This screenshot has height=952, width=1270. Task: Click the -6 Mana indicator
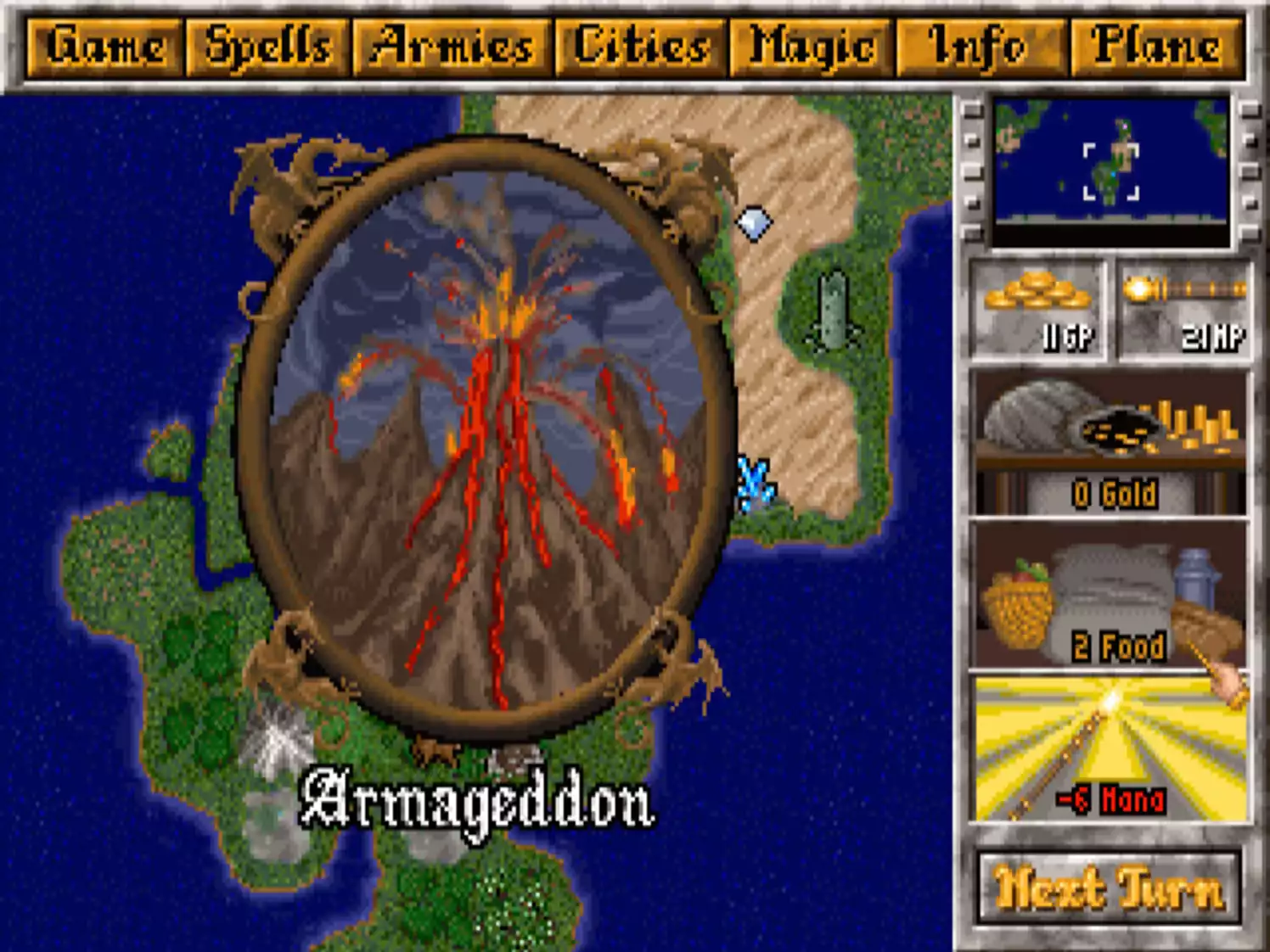coord(1110,798)
